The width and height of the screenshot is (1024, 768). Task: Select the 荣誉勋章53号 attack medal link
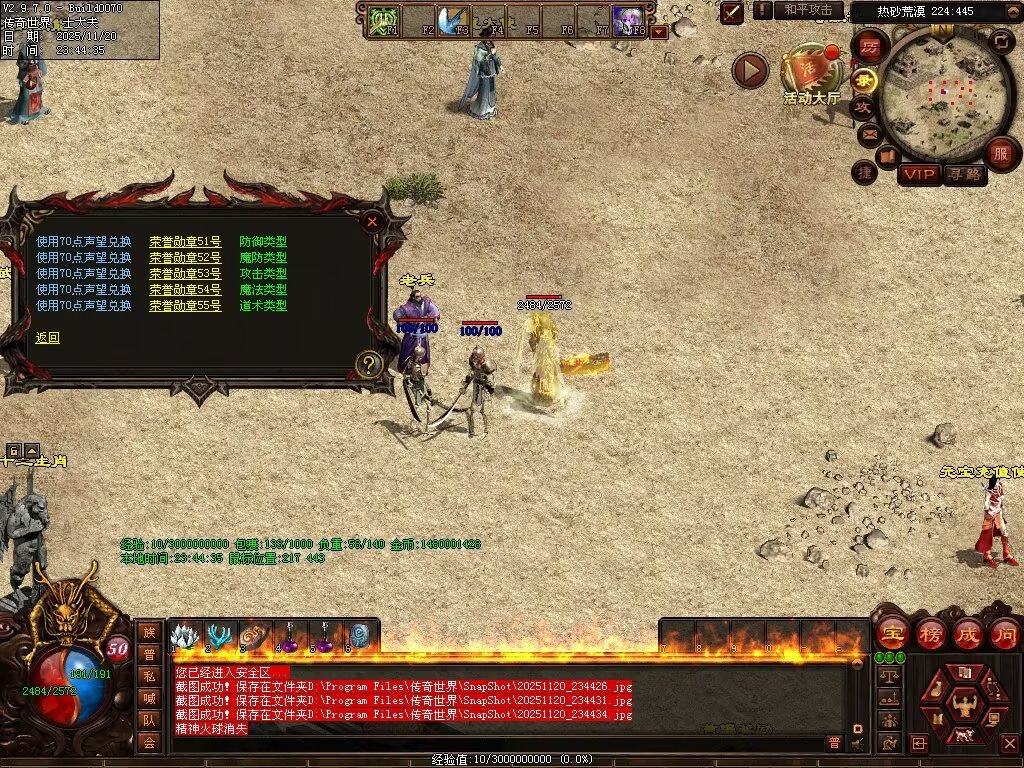tap(185, 274)
